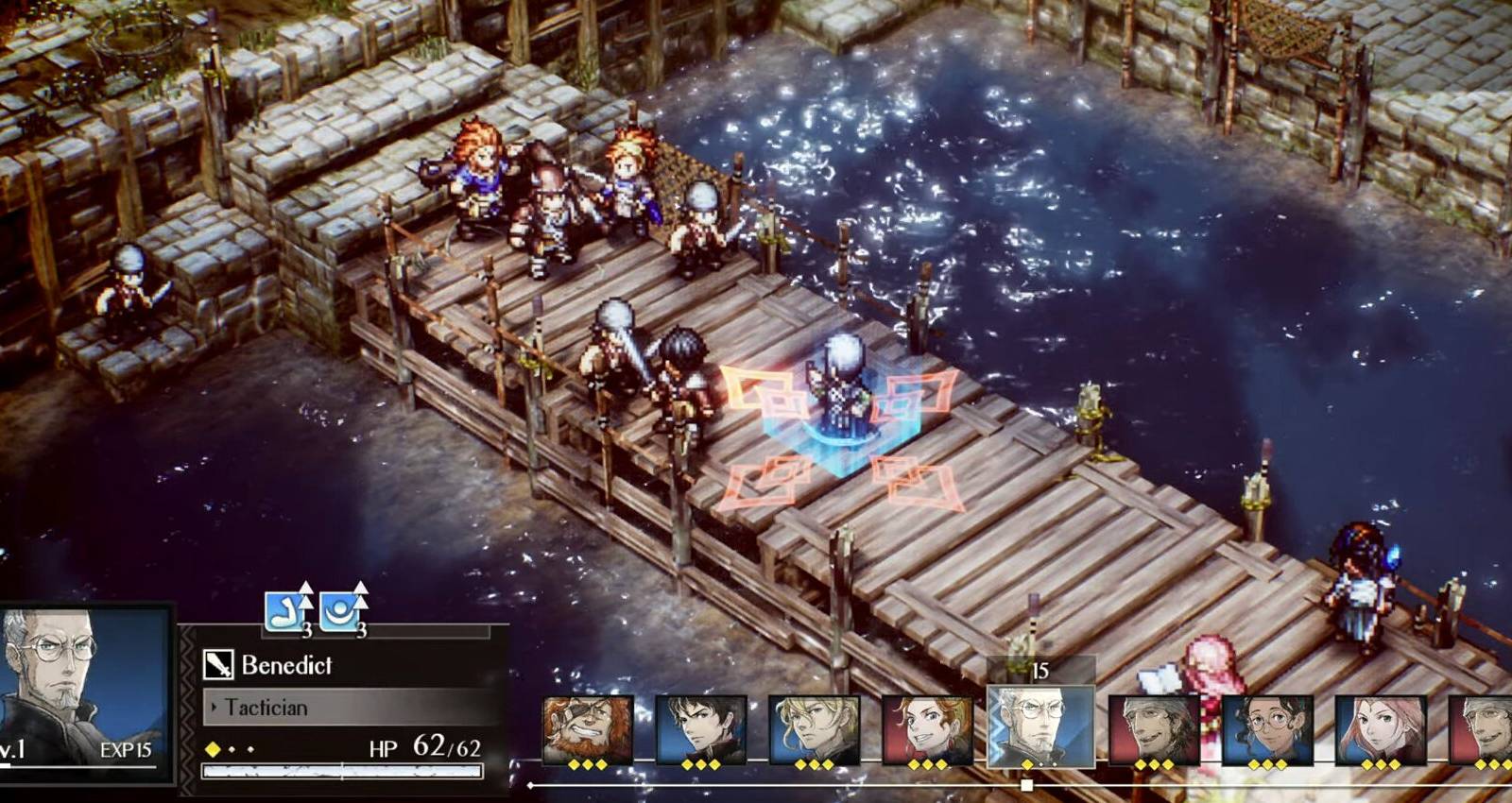Click the sword icon beside Benedict's name

[218, 665]
